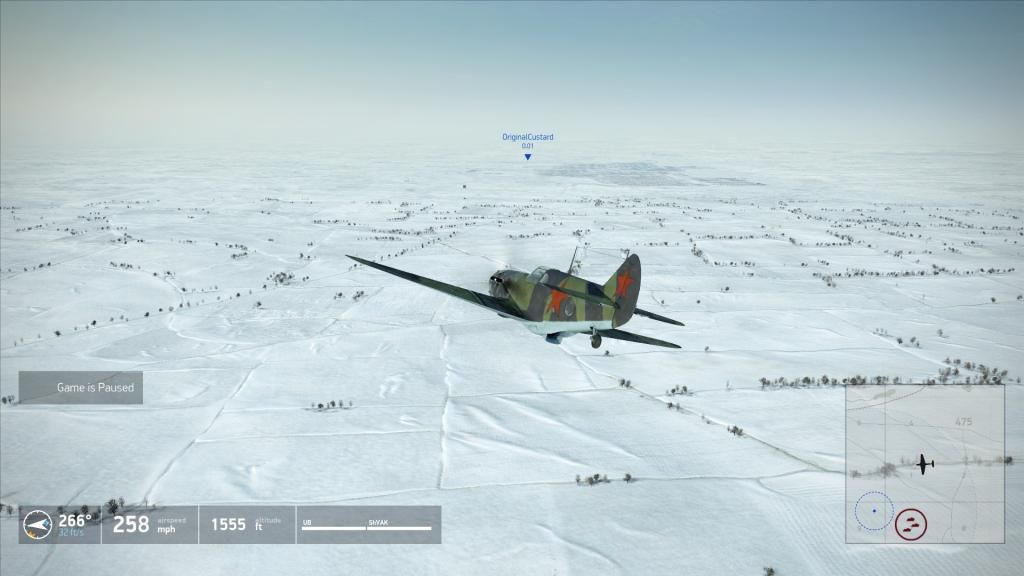Select the OriginalCustard player marker
The width and height of the screenshot is (1024, 576).
[527, 156]
